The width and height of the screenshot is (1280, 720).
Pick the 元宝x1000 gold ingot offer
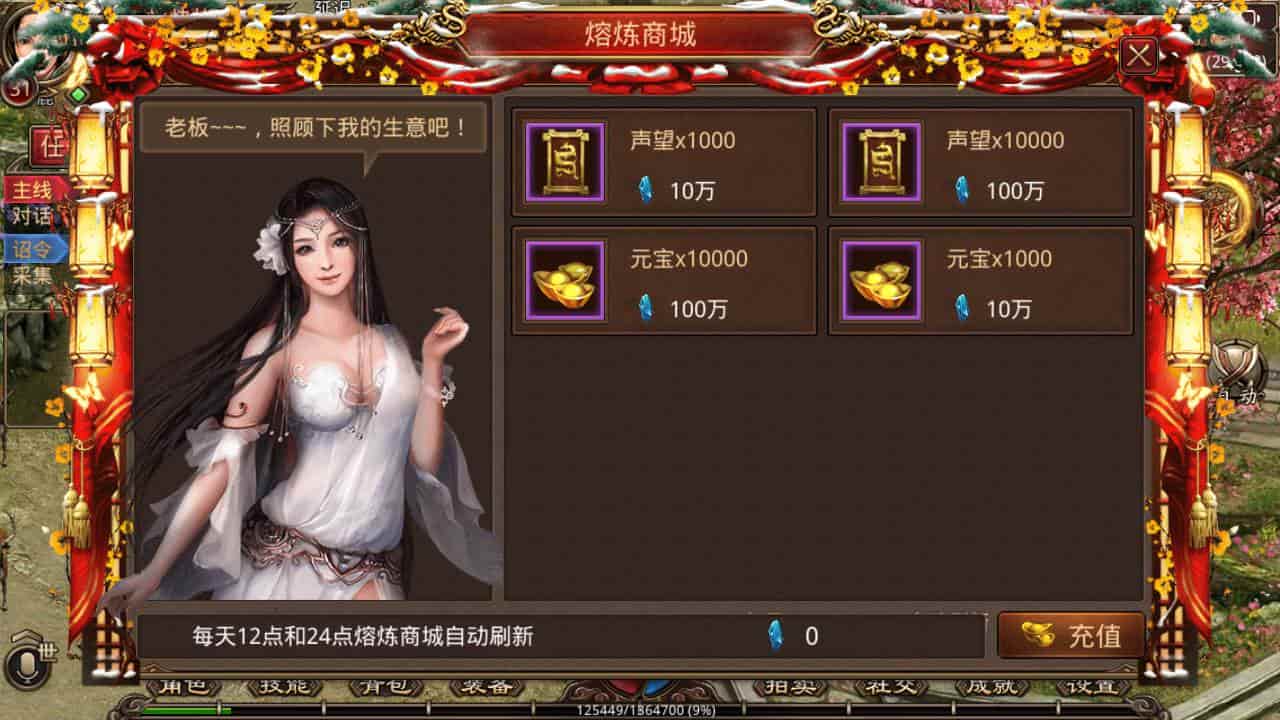click(980, 280)
